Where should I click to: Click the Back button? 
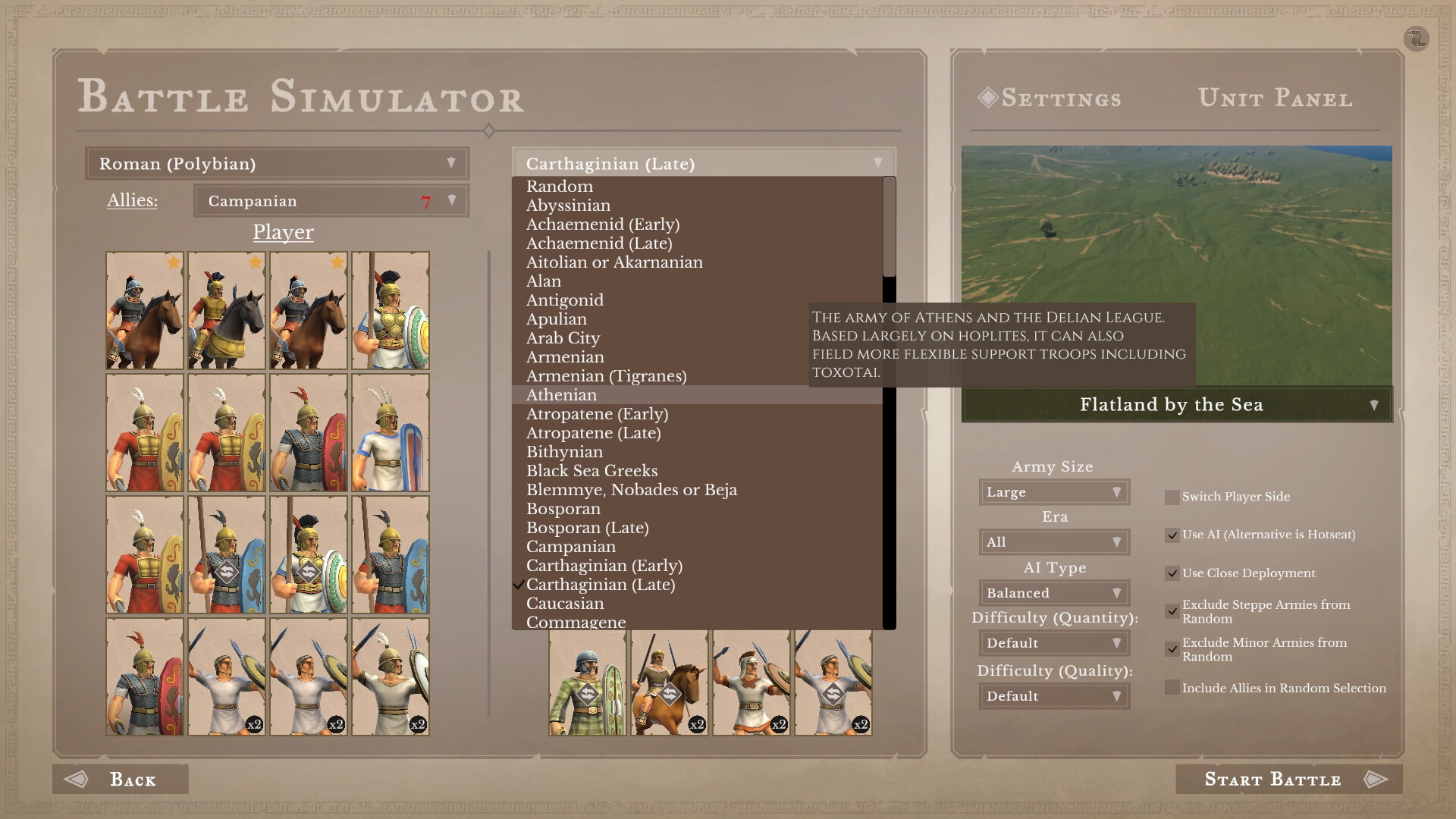click(x=120, y=779)
